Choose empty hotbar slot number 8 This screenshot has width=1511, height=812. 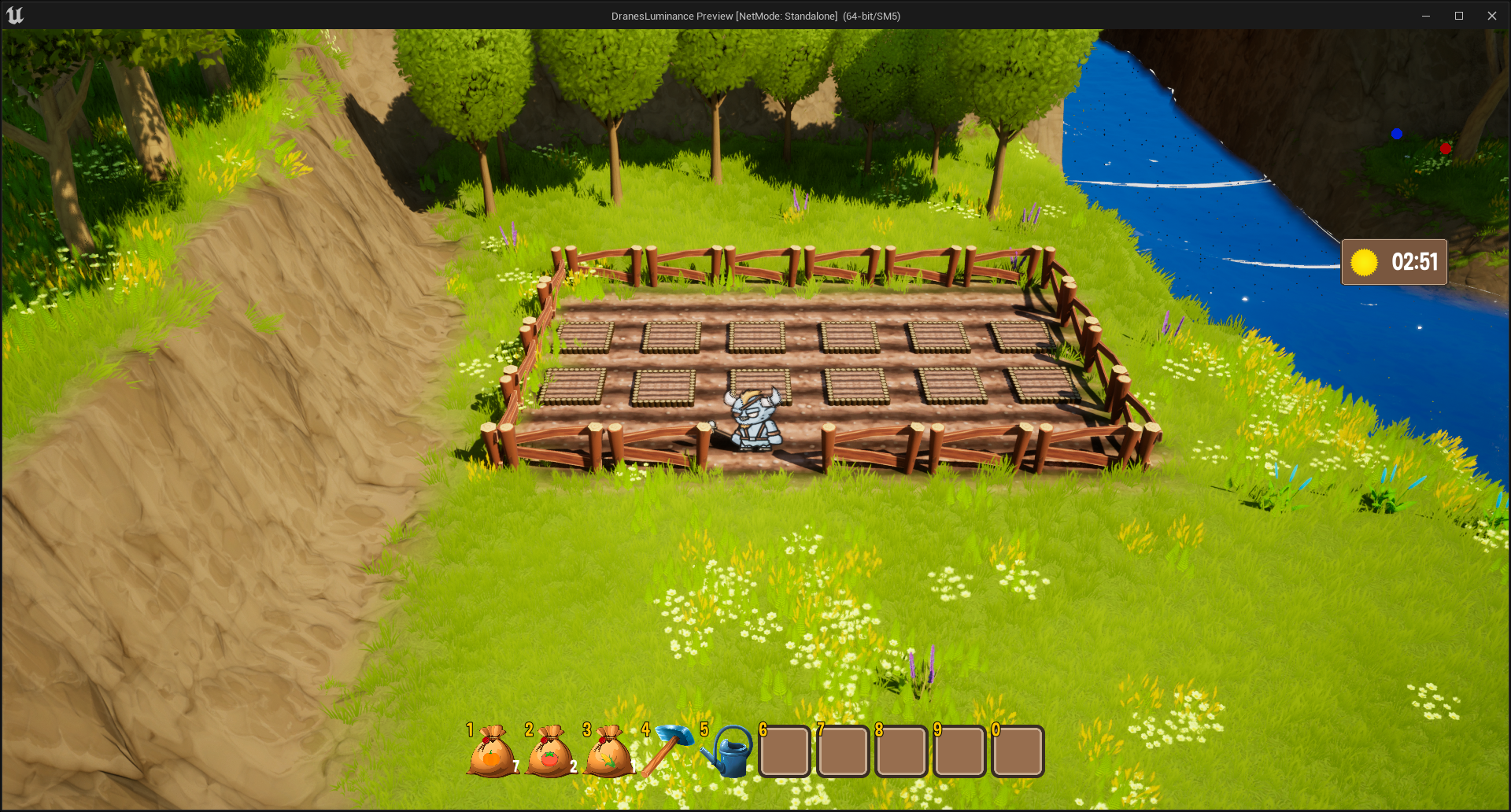click(901, 752)
